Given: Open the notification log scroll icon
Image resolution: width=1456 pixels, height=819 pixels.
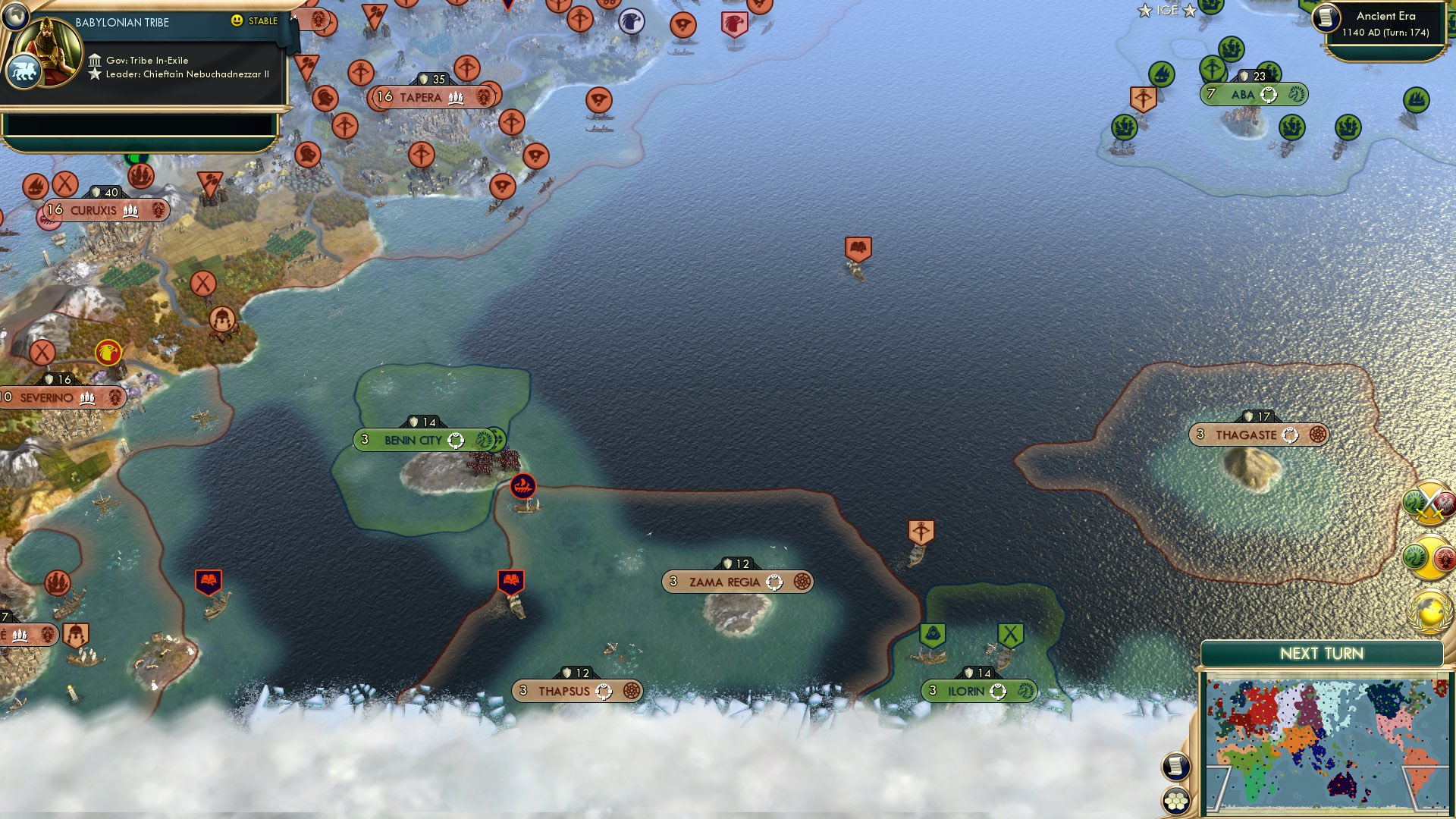Looking at the screenshot, I should (1175, 766).
